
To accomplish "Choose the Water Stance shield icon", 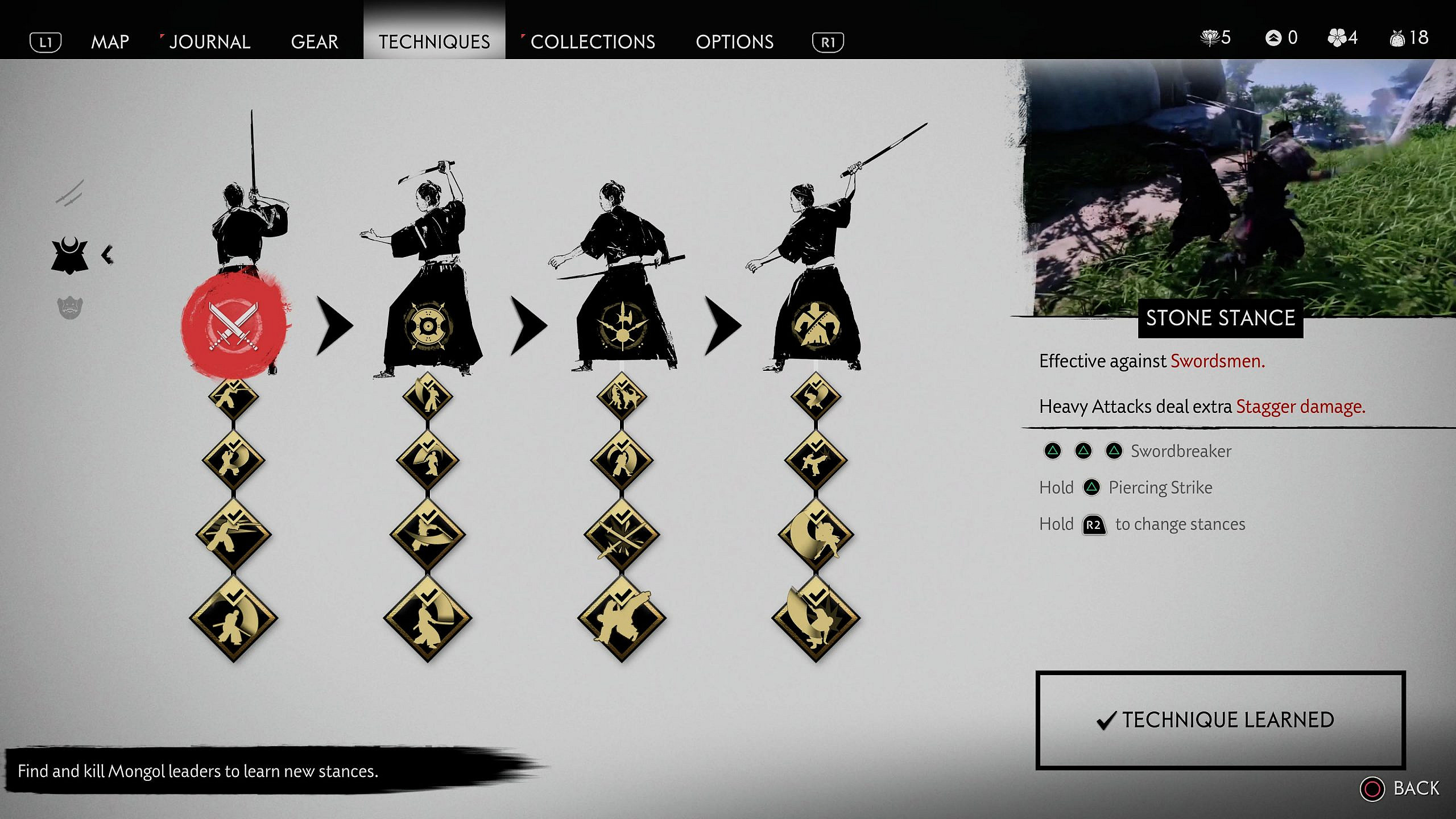I will pos(428,326).
